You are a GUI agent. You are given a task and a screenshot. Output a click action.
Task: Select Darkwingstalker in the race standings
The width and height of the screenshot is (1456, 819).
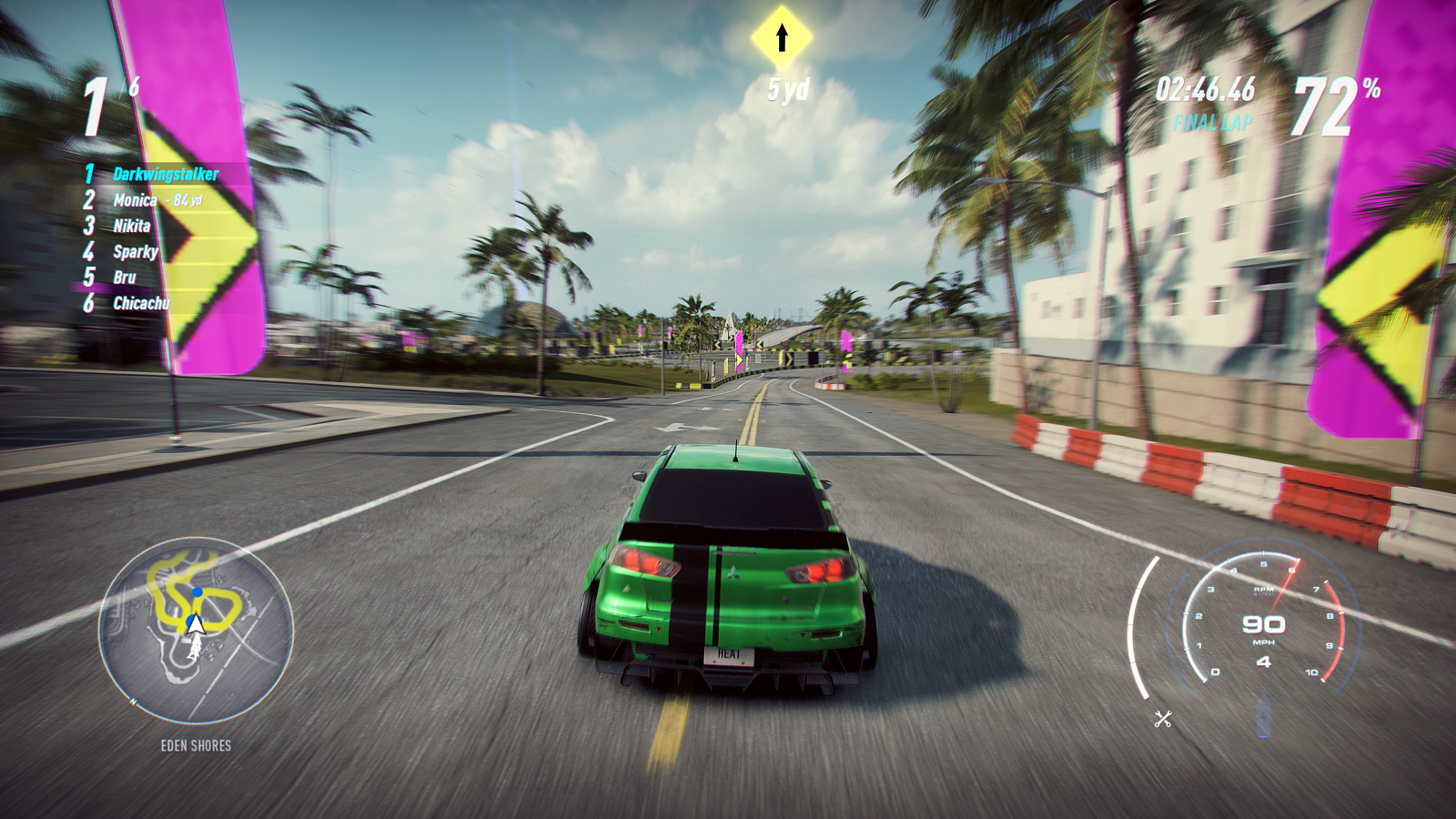click(x=165, y=174)
